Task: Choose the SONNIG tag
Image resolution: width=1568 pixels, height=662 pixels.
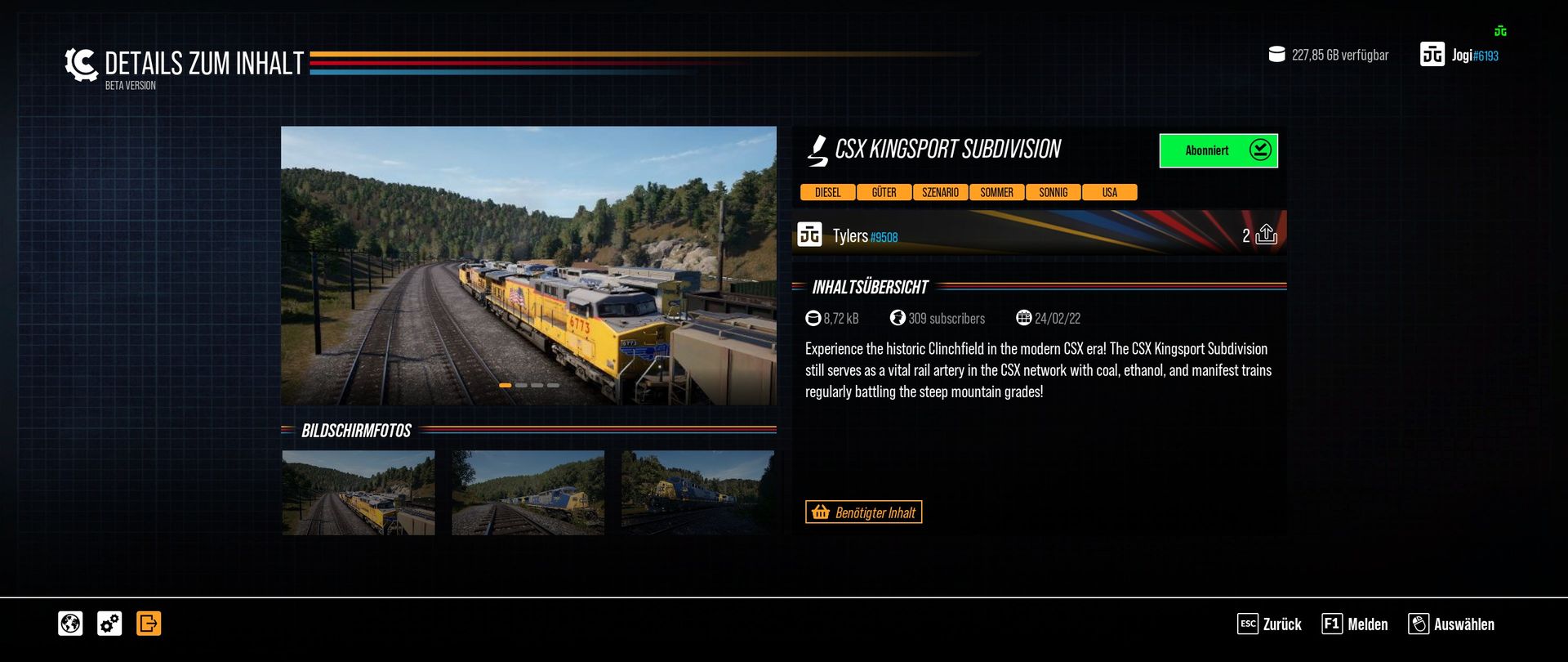Action: point(1053,193)
